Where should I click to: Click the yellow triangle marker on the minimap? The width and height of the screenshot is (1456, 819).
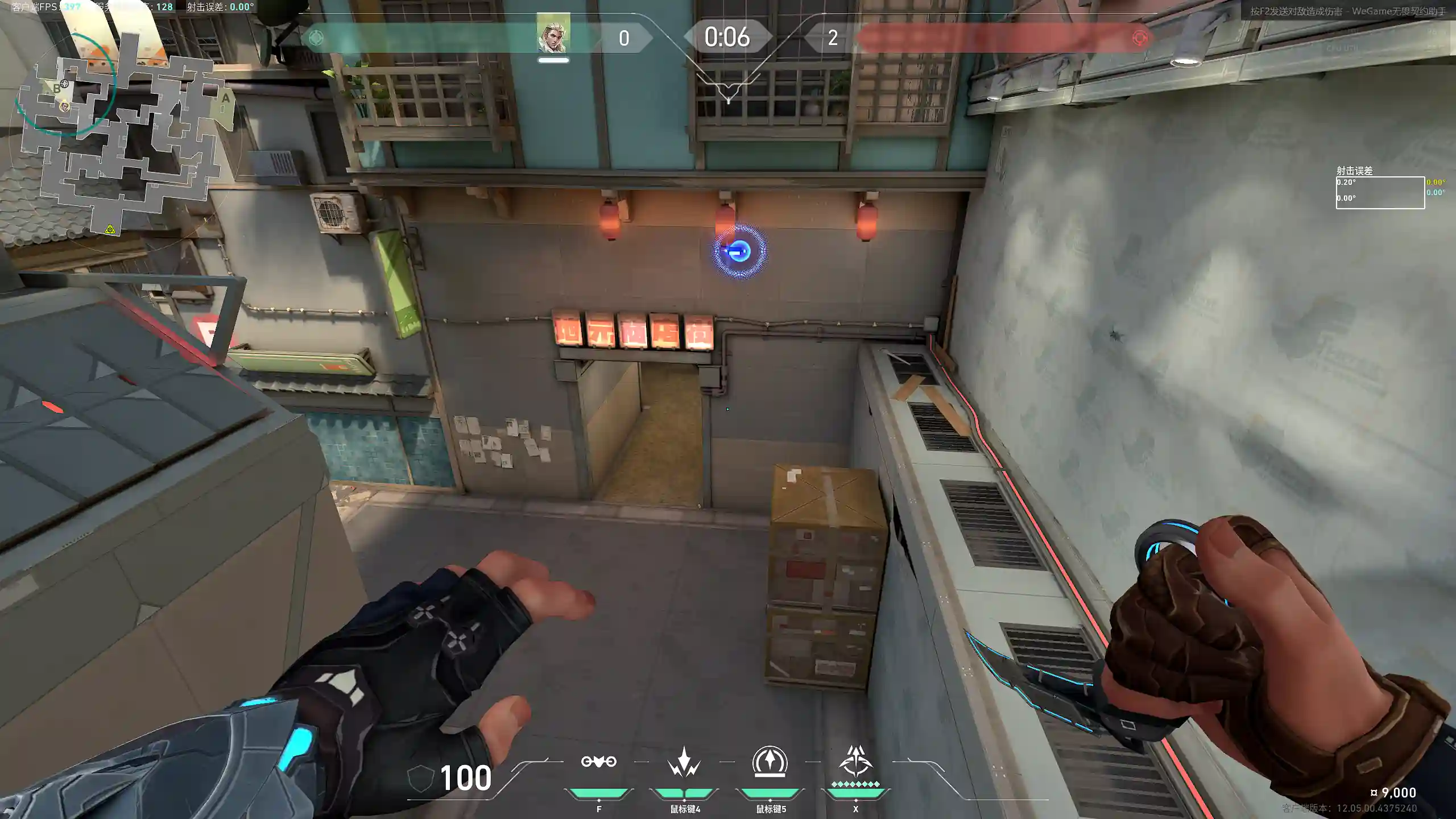(x=110, y=229)
